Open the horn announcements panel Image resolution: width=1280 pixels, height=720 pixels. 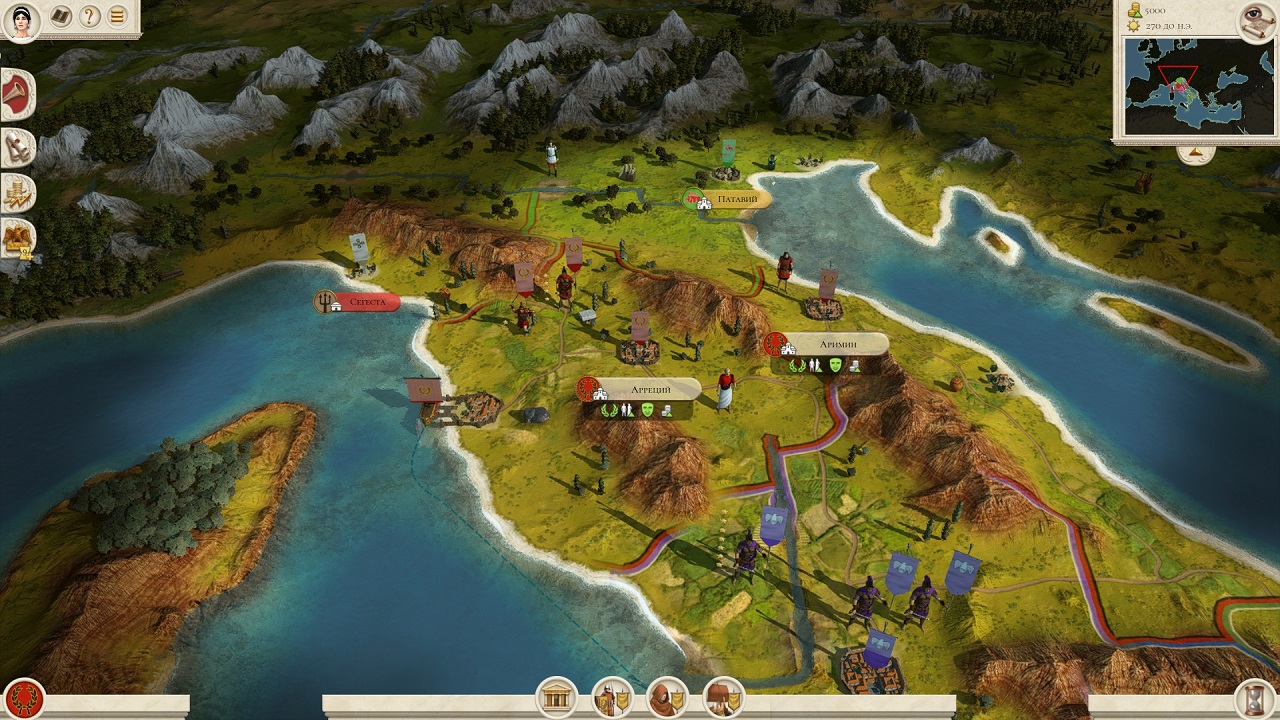(17, 95)
